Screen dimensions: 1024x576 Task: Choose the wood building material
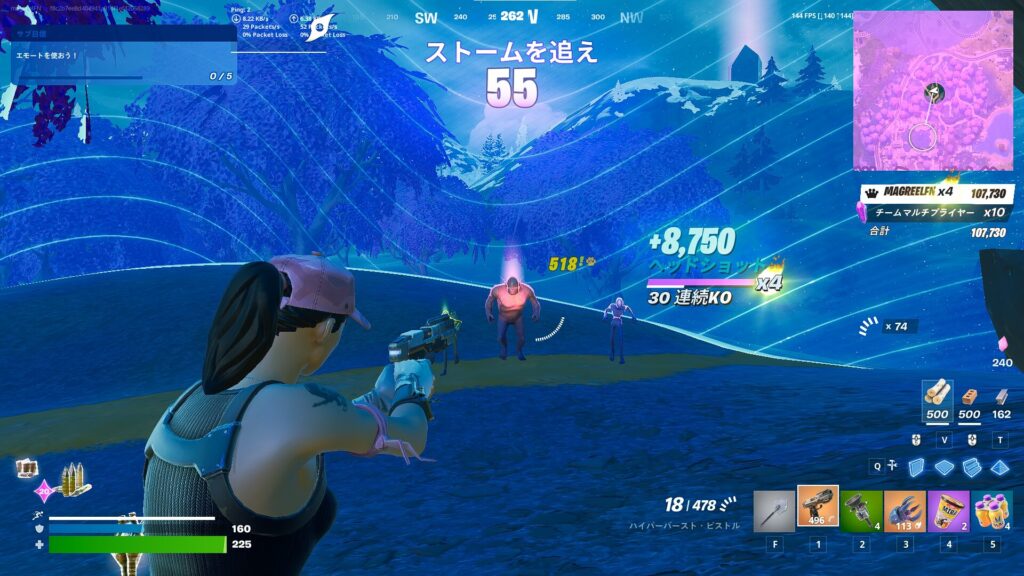click(937, 395)
